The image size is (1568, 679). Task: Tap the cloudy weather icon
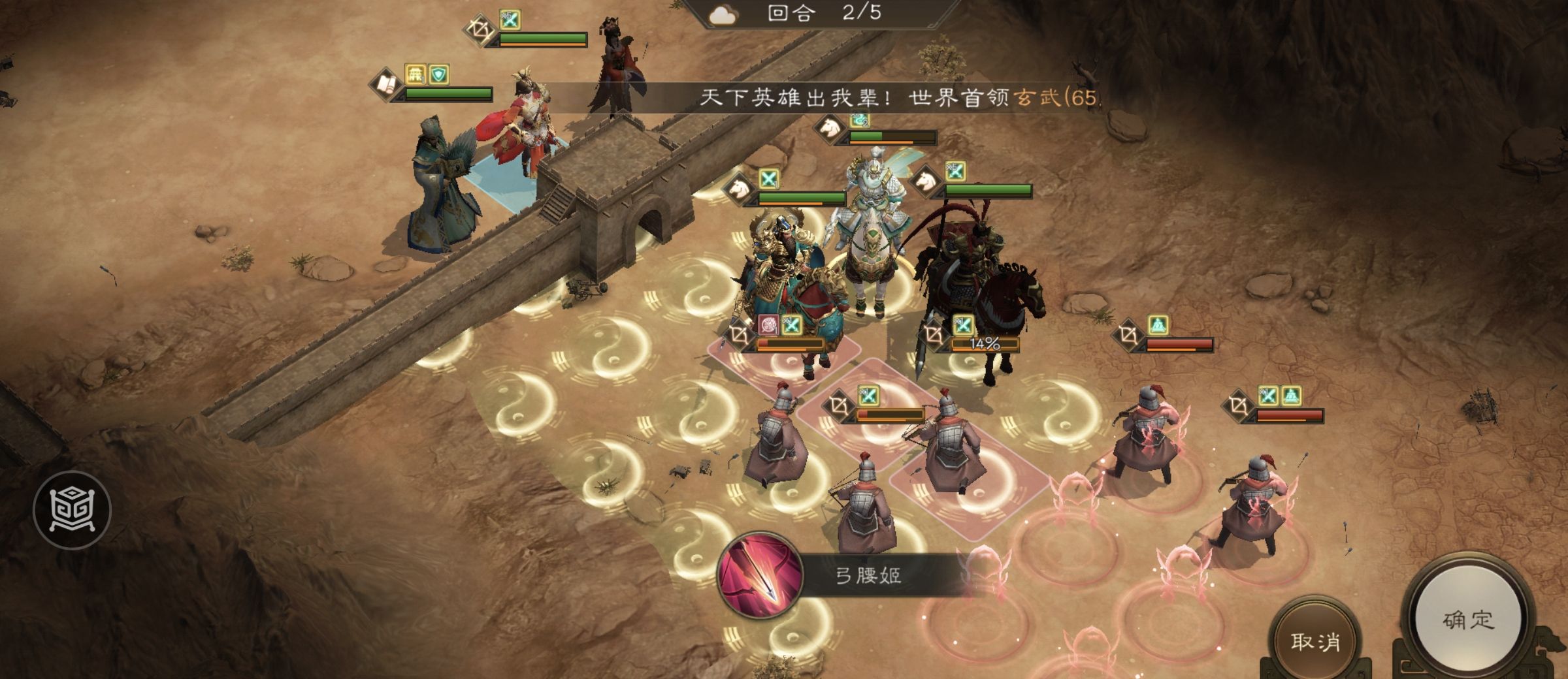pyautogui.click(x=723, y=14)
